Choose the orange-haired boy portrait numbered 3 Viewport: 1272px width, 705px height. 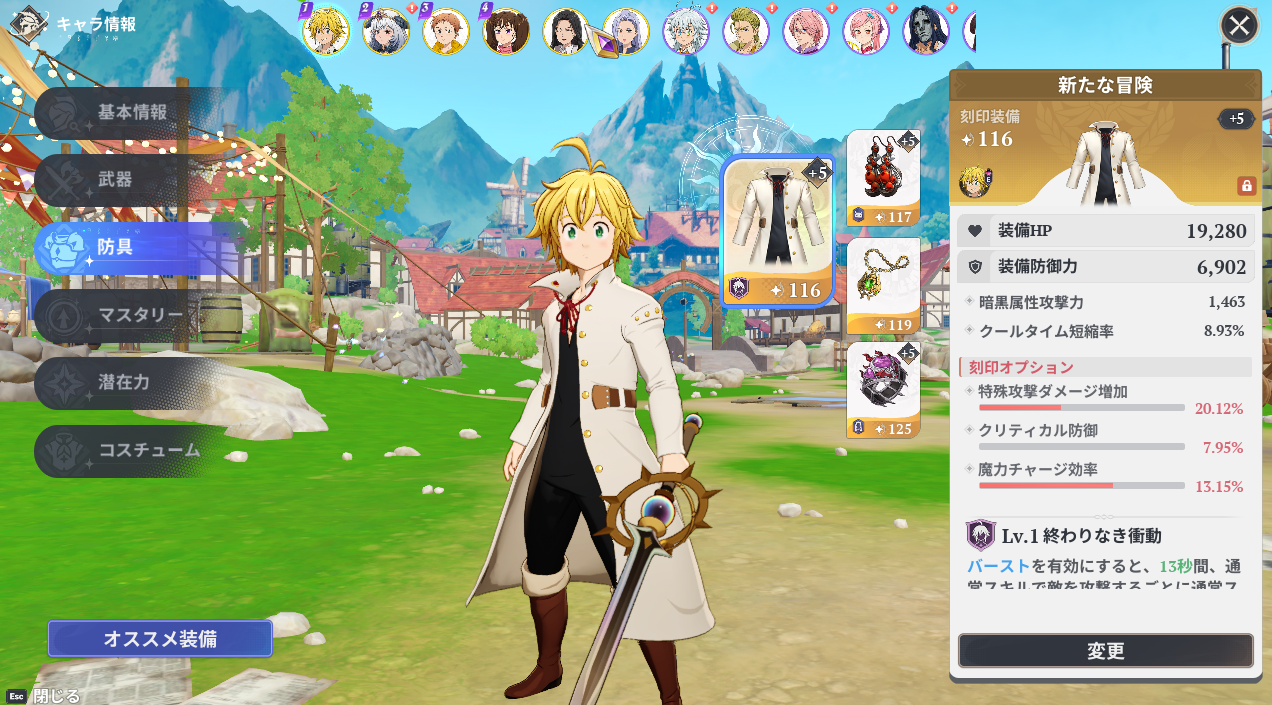446,30
